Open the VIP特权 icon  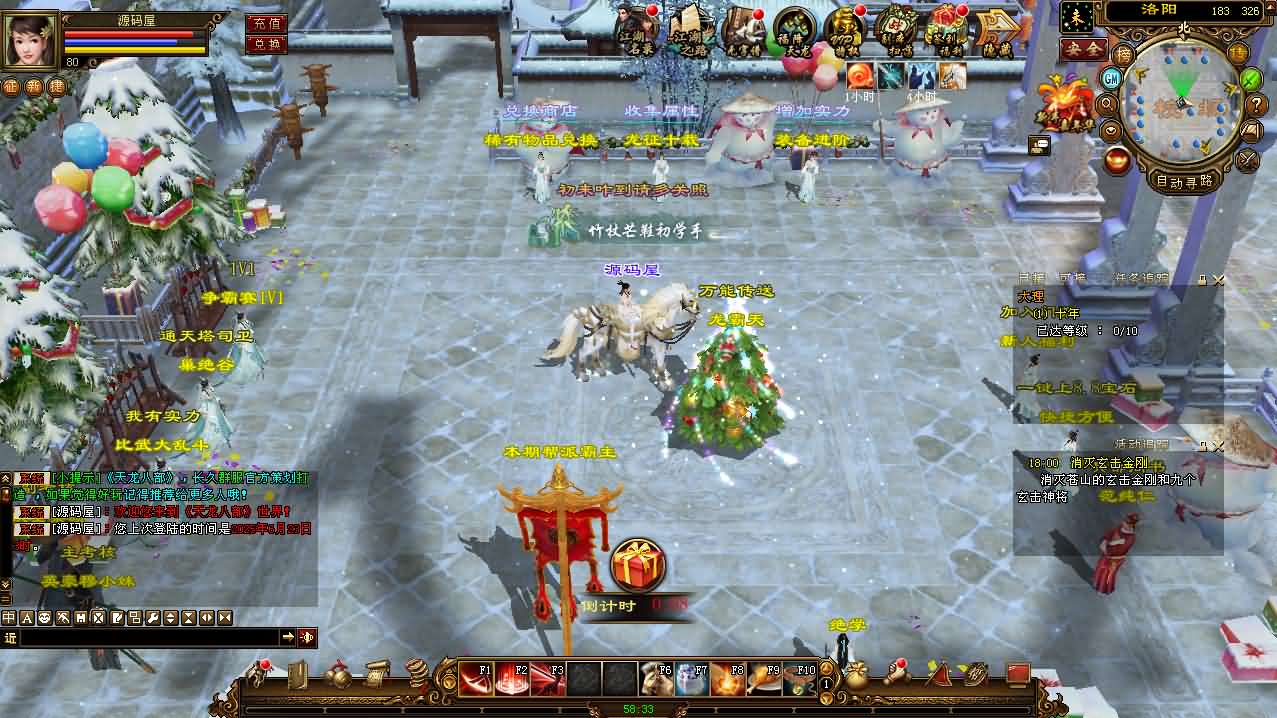[844, 30]
